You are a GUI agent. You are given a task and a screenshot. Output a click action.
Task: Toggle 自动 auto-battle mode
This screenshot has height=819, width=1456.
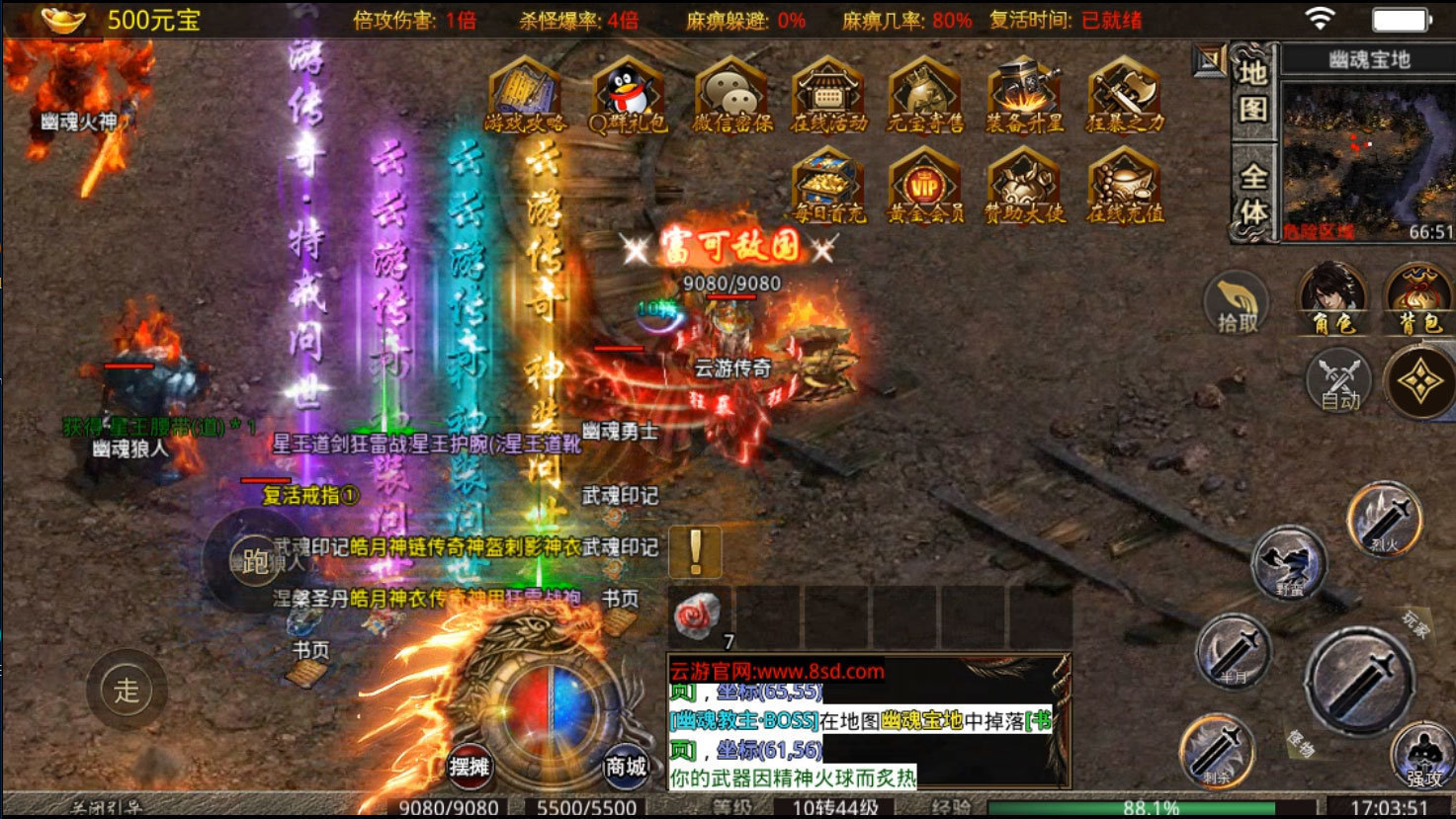click(1339, 381)
